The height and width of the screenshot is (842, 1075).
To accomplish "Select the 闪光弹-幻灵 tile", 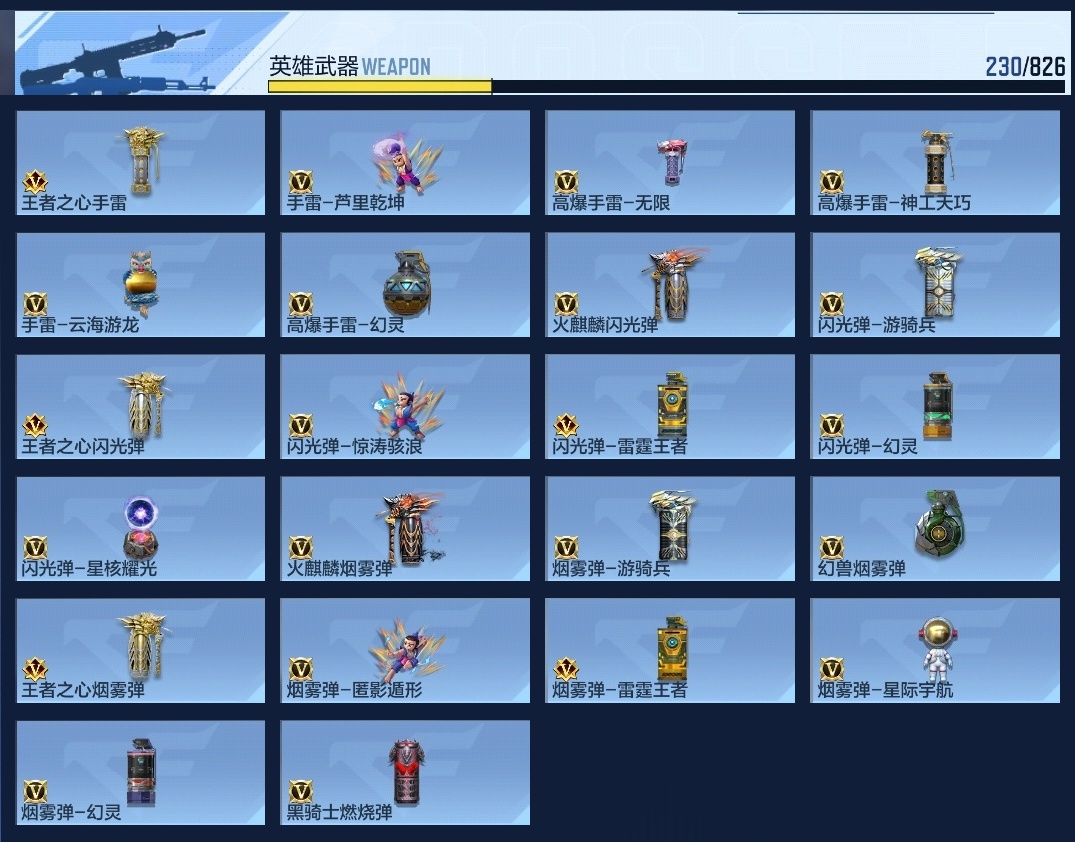I will click(935, 406).
